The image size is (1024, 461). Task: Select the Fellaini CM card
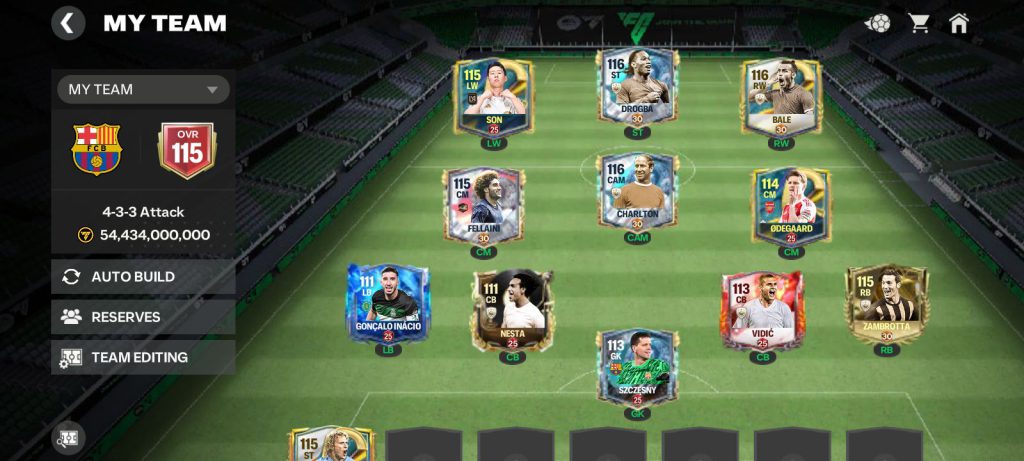click(x=483, y=205)
